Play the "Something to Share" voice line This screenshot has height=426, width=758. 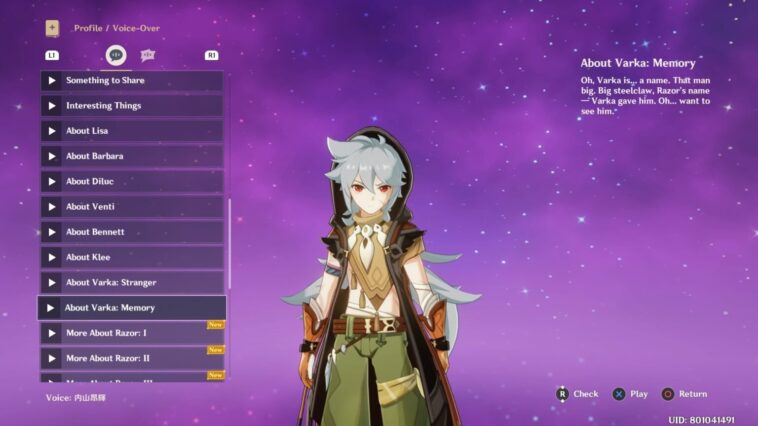pyautogui.click(x=132, y=80)
